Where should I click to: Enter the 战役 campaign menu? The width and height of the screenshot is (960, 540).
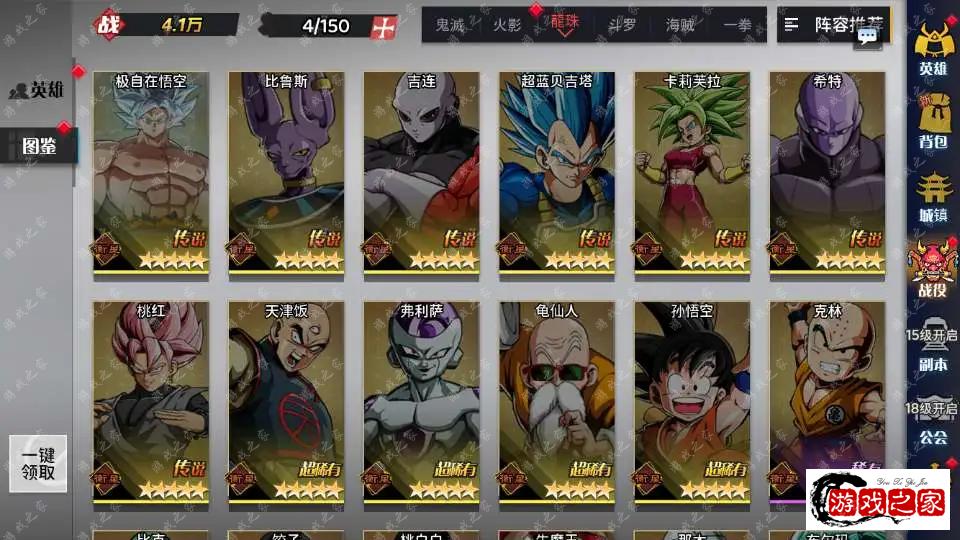(932, 270)
